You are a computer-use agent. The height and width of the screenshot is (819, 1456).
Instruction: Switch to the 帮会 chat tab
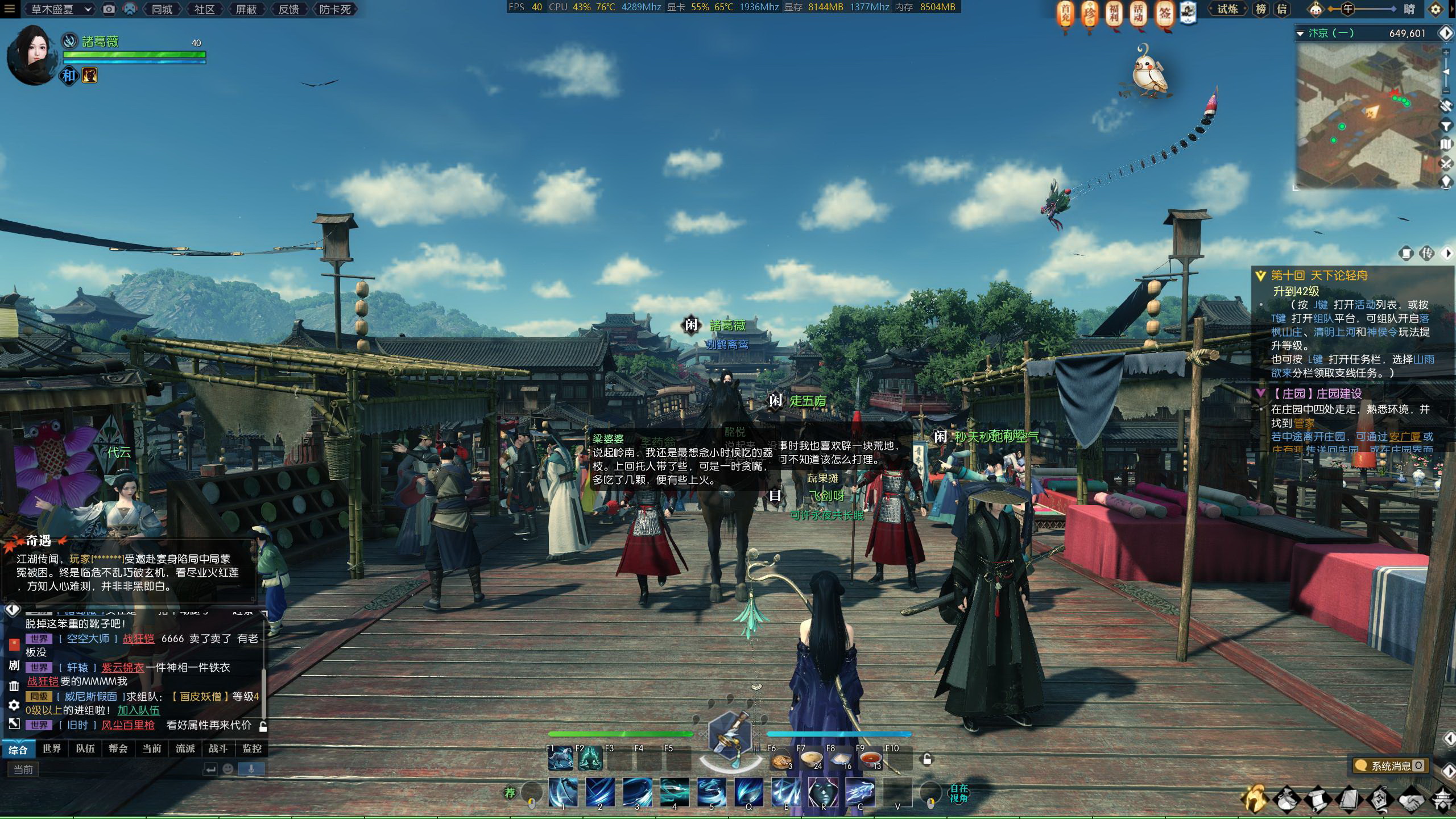118,748
